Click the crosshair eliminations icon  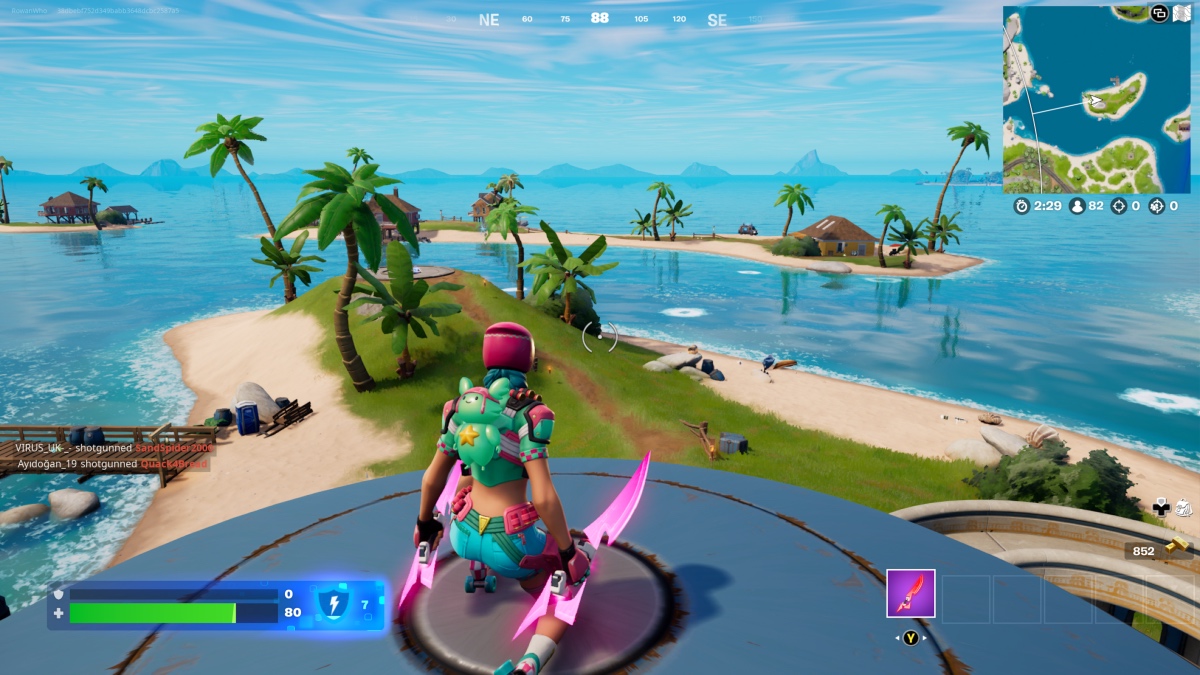coord(1119,206)
